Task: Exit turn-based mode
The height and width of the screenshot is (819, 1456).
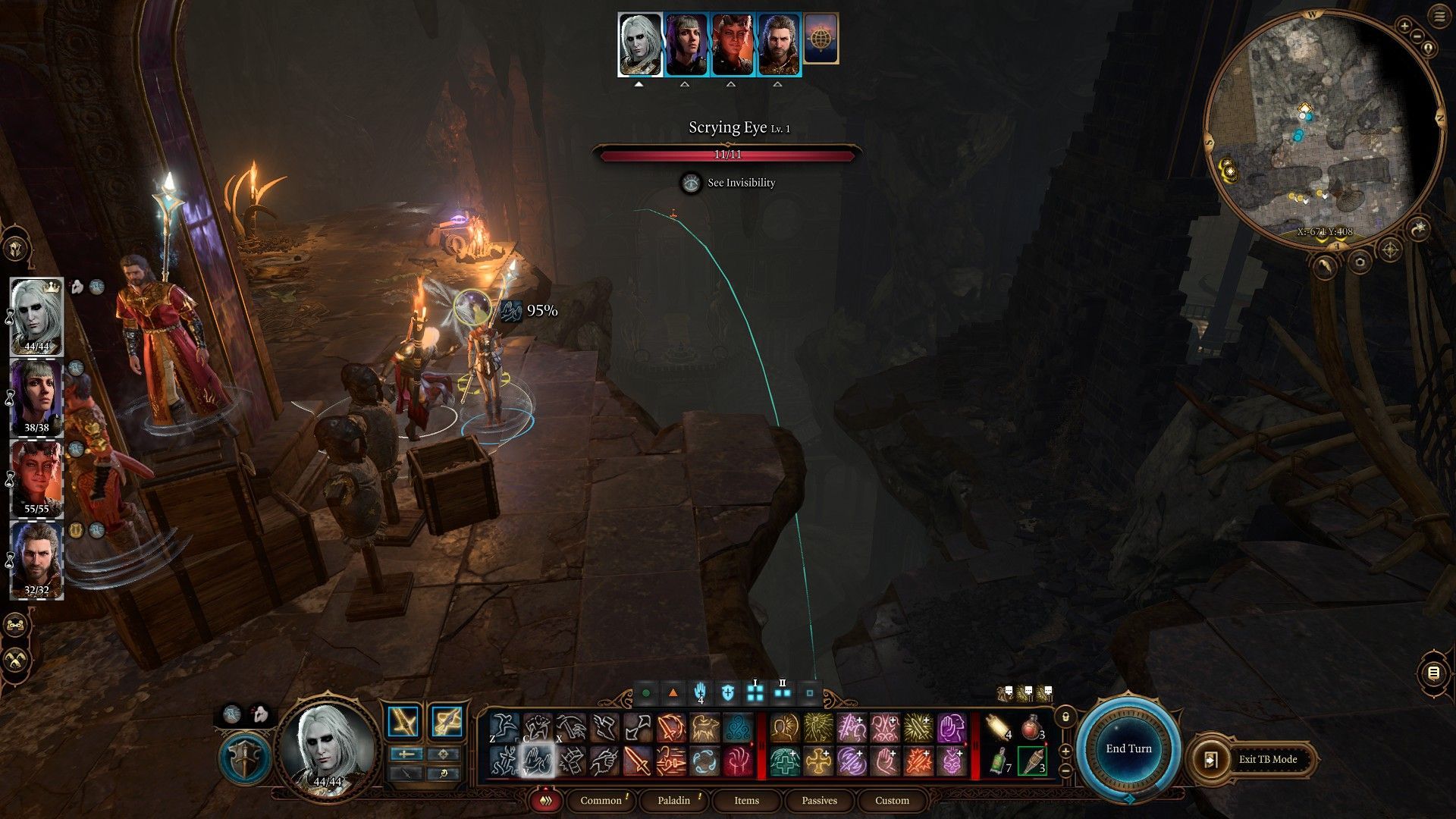Action: 1257,759
